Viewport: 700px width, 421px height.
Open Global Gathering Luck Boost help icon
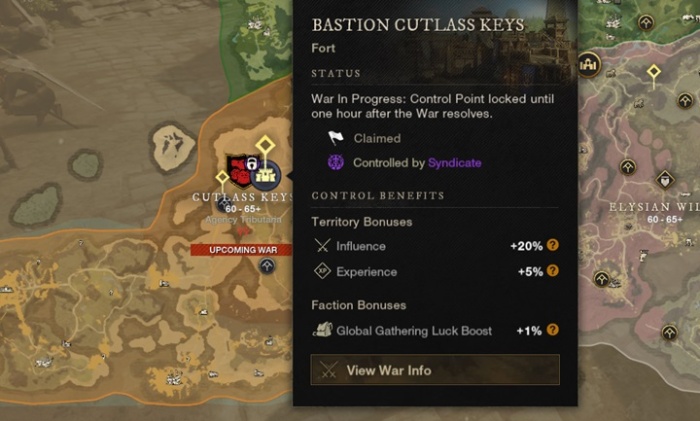pyautogui.click(x=552, y=330)
